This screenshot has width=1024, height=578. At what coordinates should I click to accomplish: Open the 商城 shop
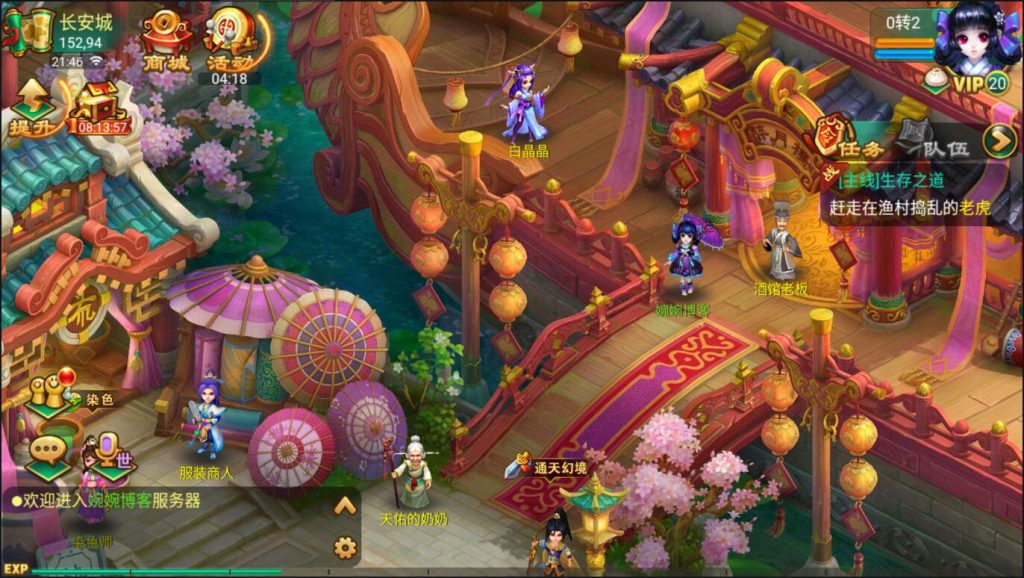tap(165, 42)
